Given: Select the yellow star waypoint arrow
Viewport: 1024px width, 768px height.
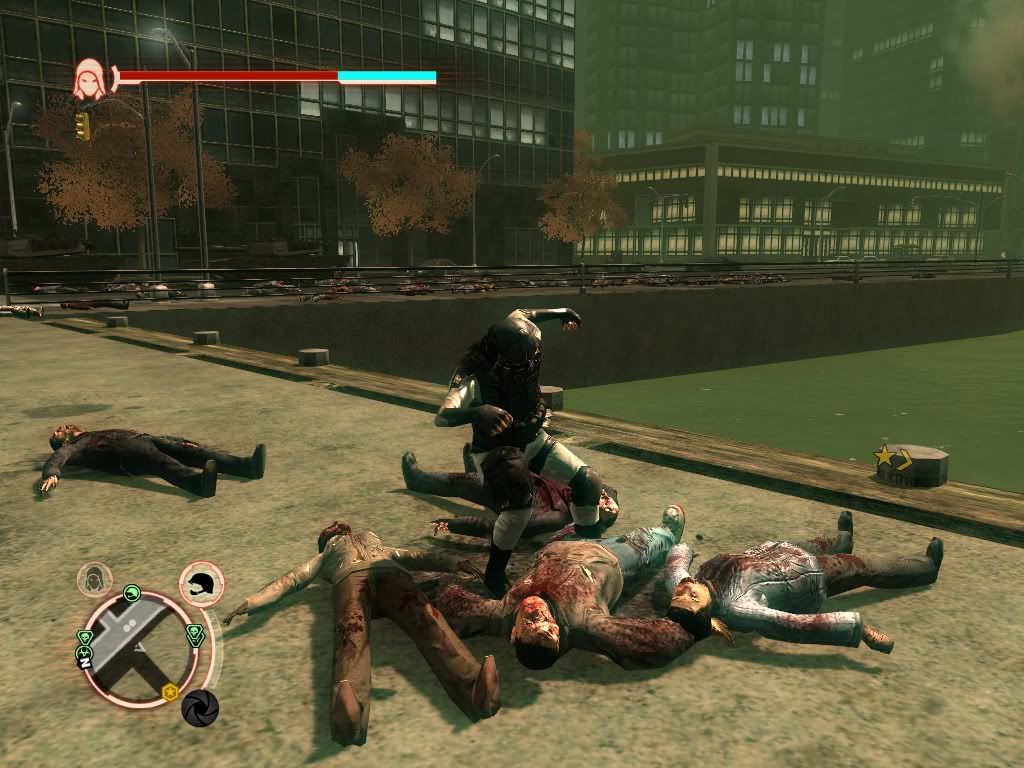Looking at the screenshot, I should click(893, 459).
